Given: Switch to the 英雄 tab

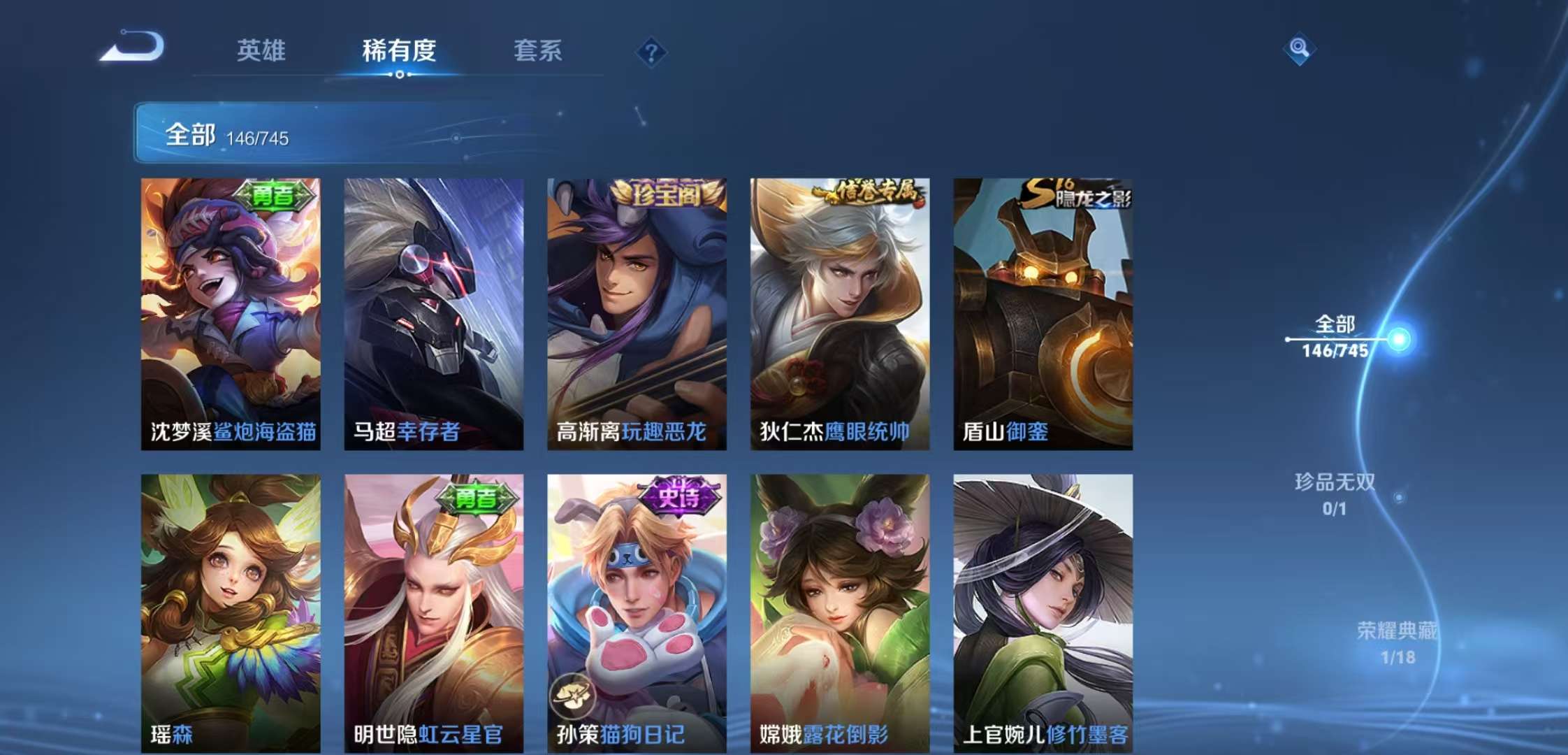Looking at the screenshot, I should [x=262, y=50].
